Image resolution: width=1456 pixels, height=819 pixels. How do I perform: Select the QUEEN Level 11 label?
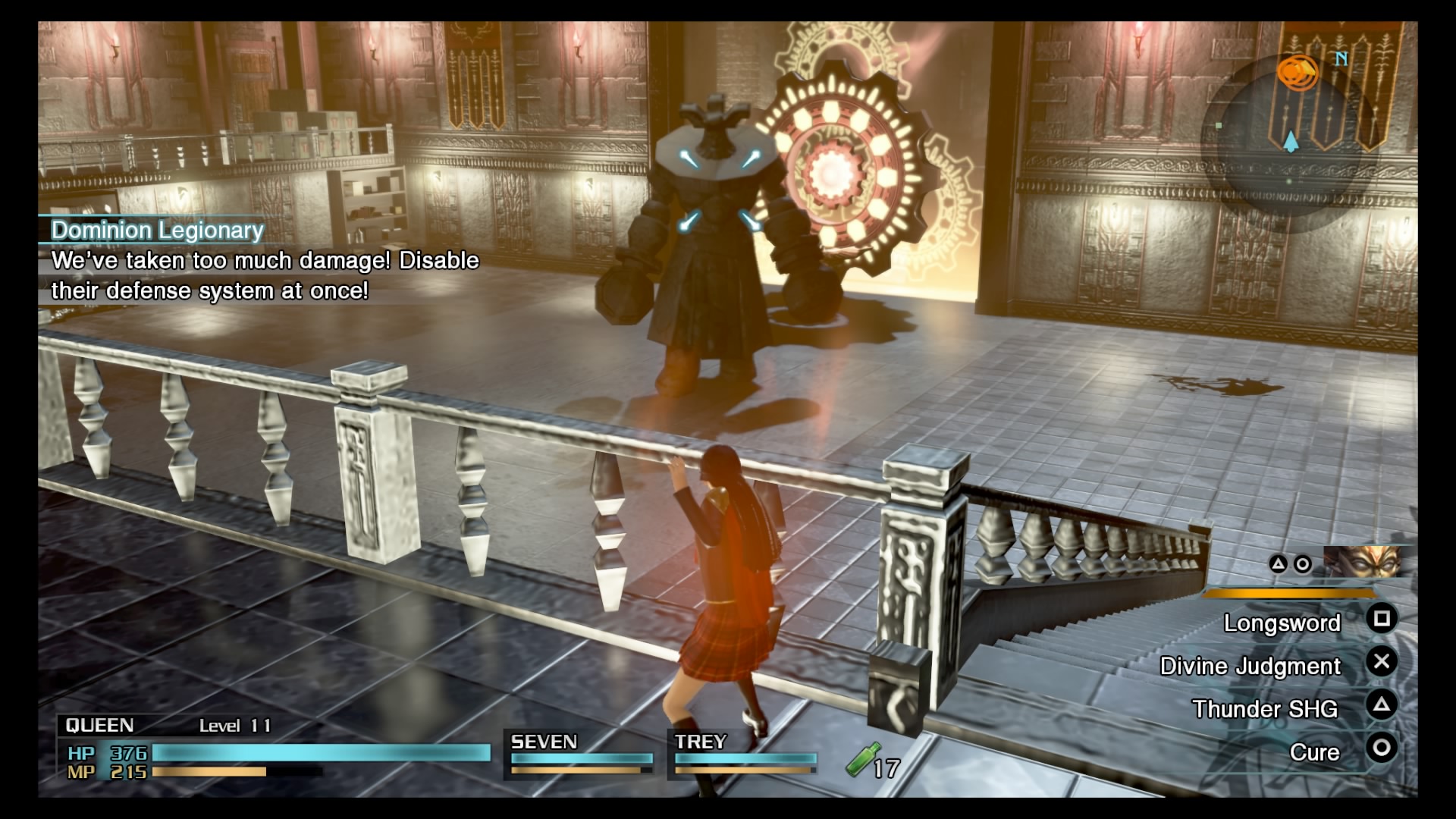click(x=235, y=726)
